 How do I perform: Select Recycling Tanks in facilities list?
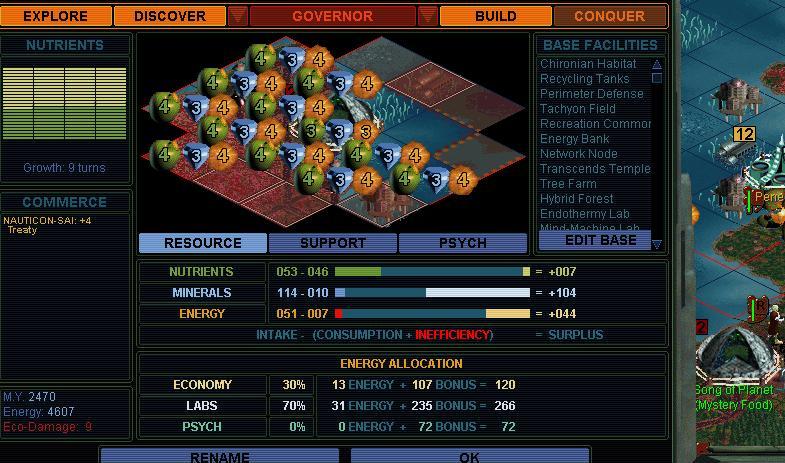[x=584, y=79]
